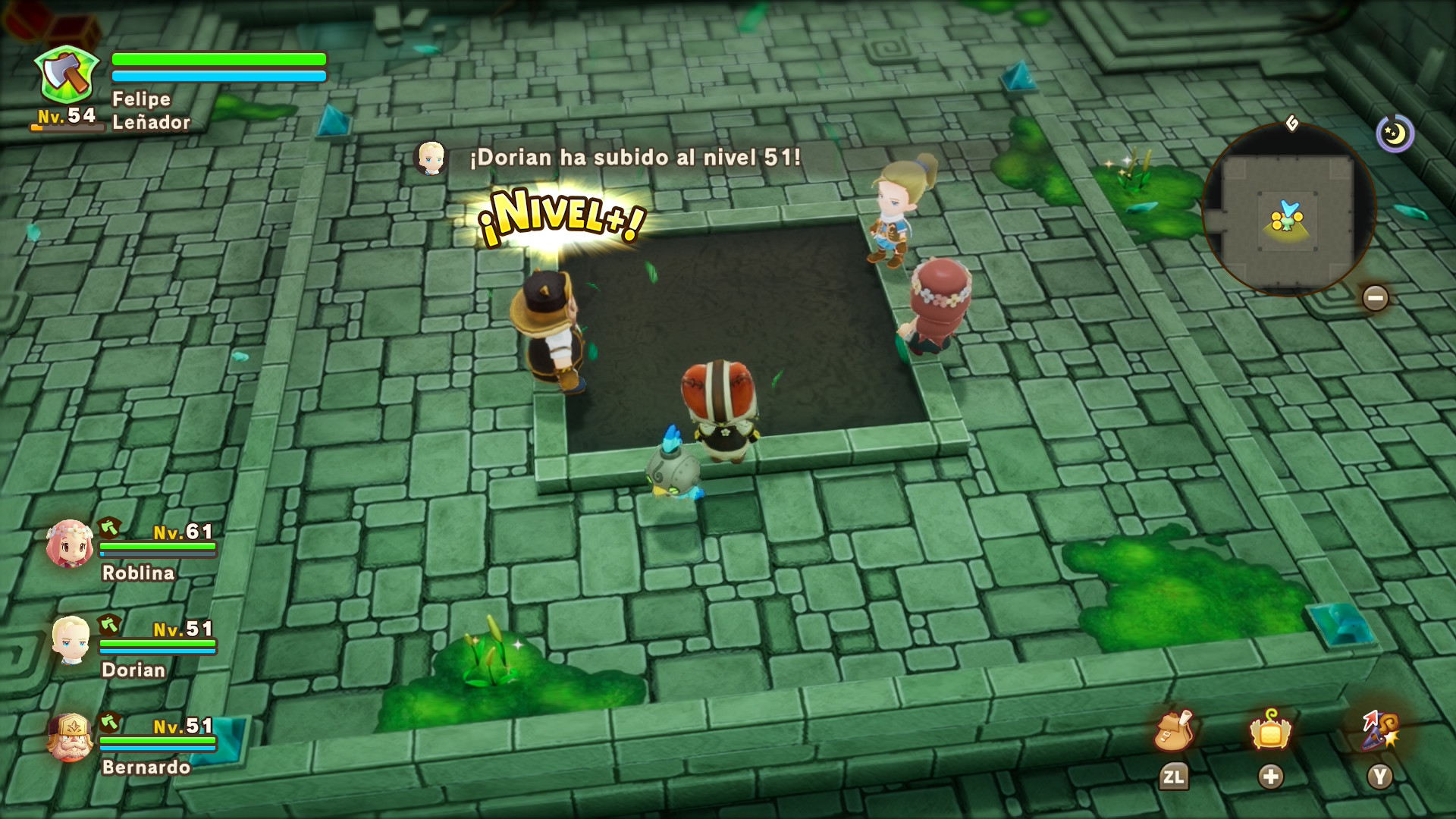Select Bernardo's party portrait
The width and height of the screenshot is (1456, 819).
point(71,737)
